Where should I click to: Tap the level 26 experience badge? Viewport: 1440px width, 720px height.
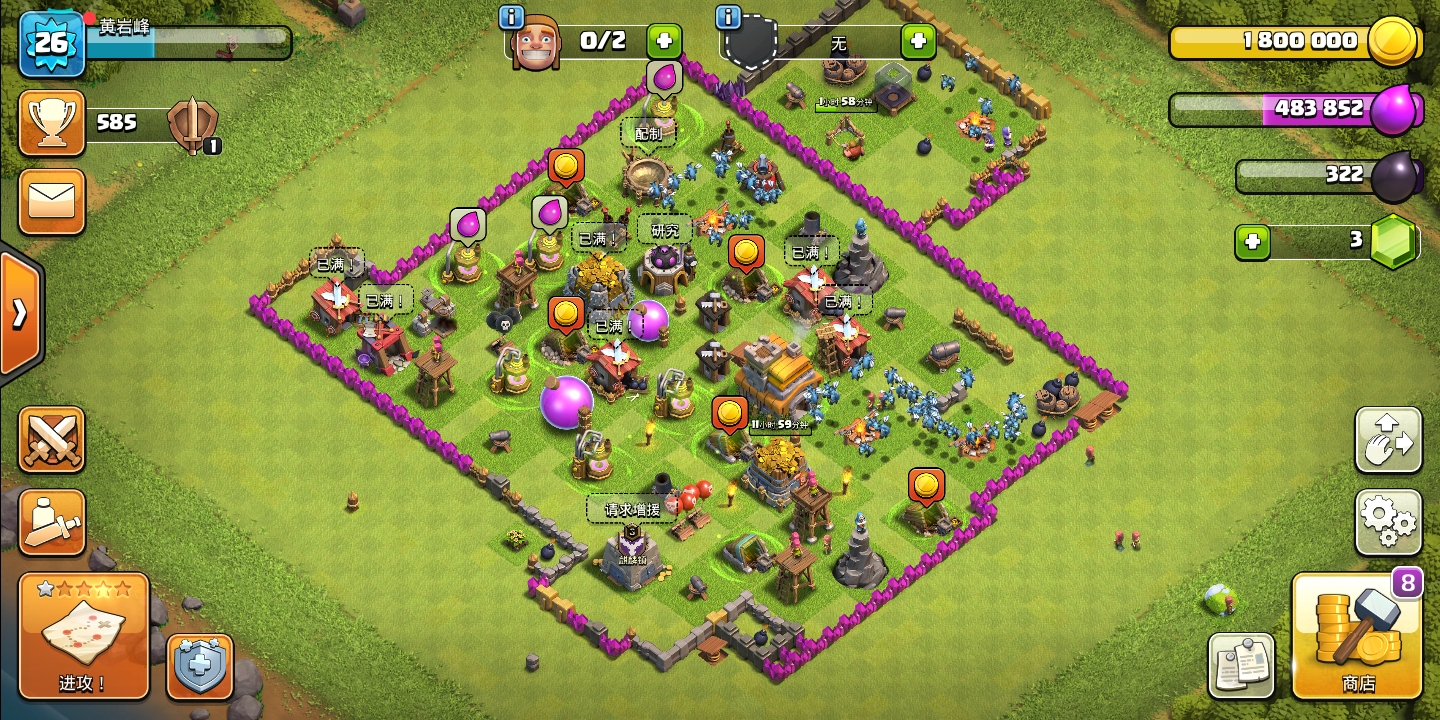pos(51,44)
